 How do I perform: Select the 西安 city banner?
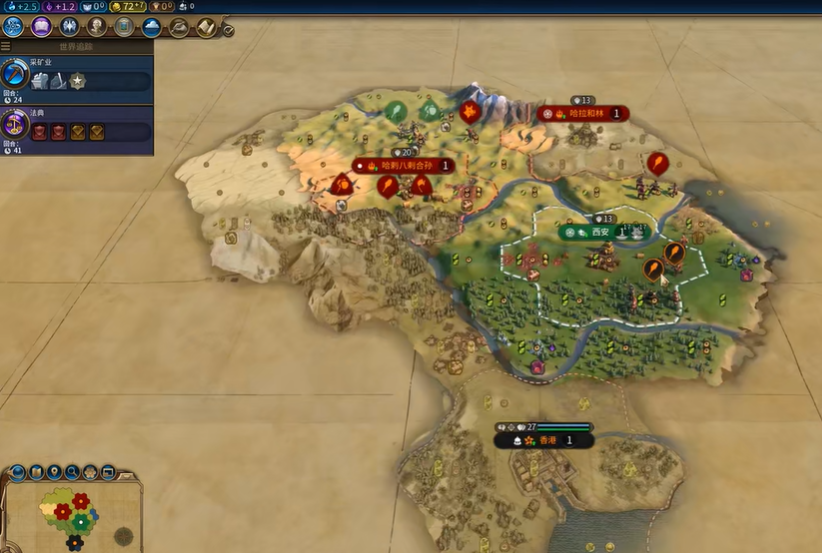602,232
